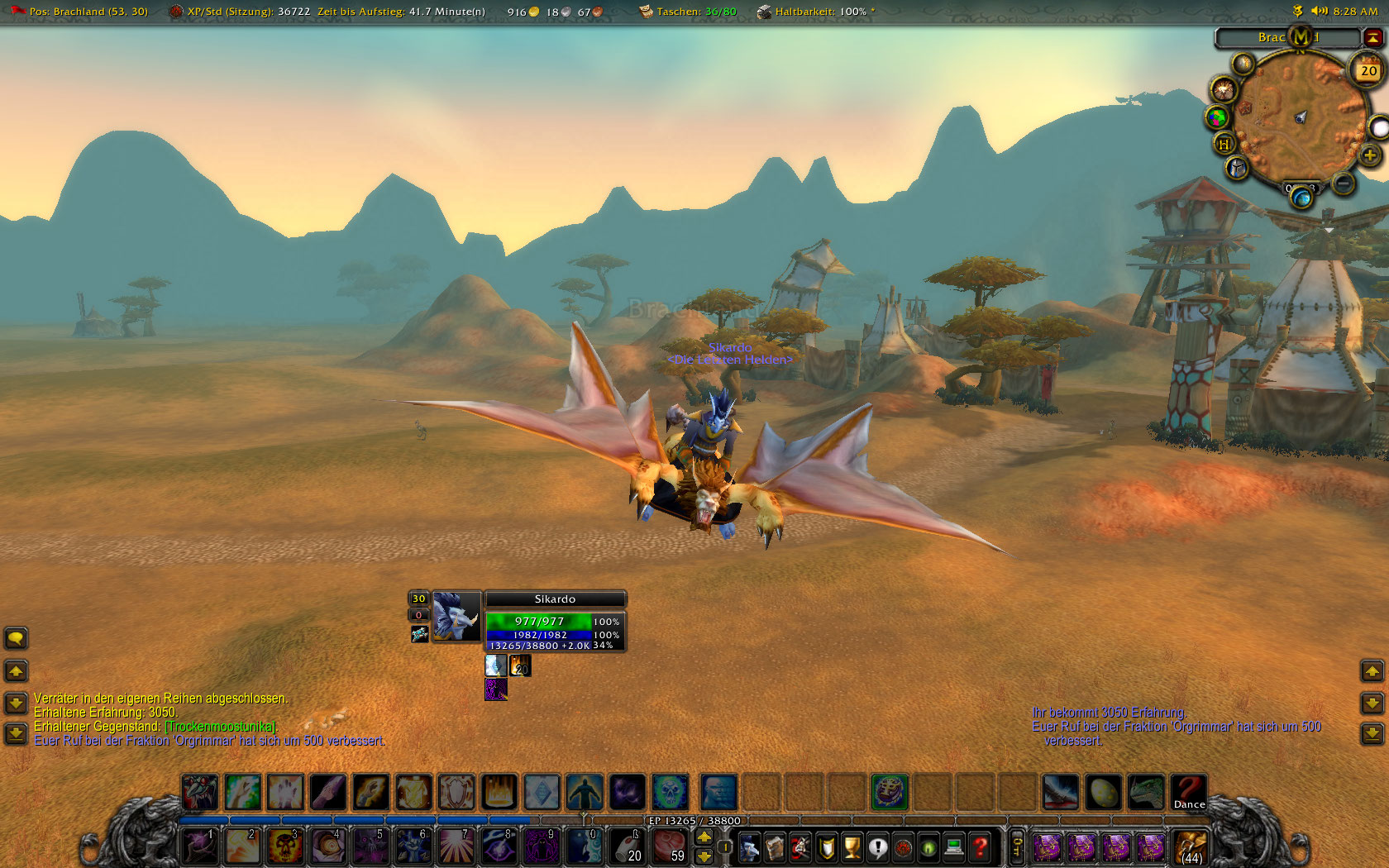Zoom out the minimap with the minus button
Viewport: 1389px width, 868px height.
click(1344, 184)
